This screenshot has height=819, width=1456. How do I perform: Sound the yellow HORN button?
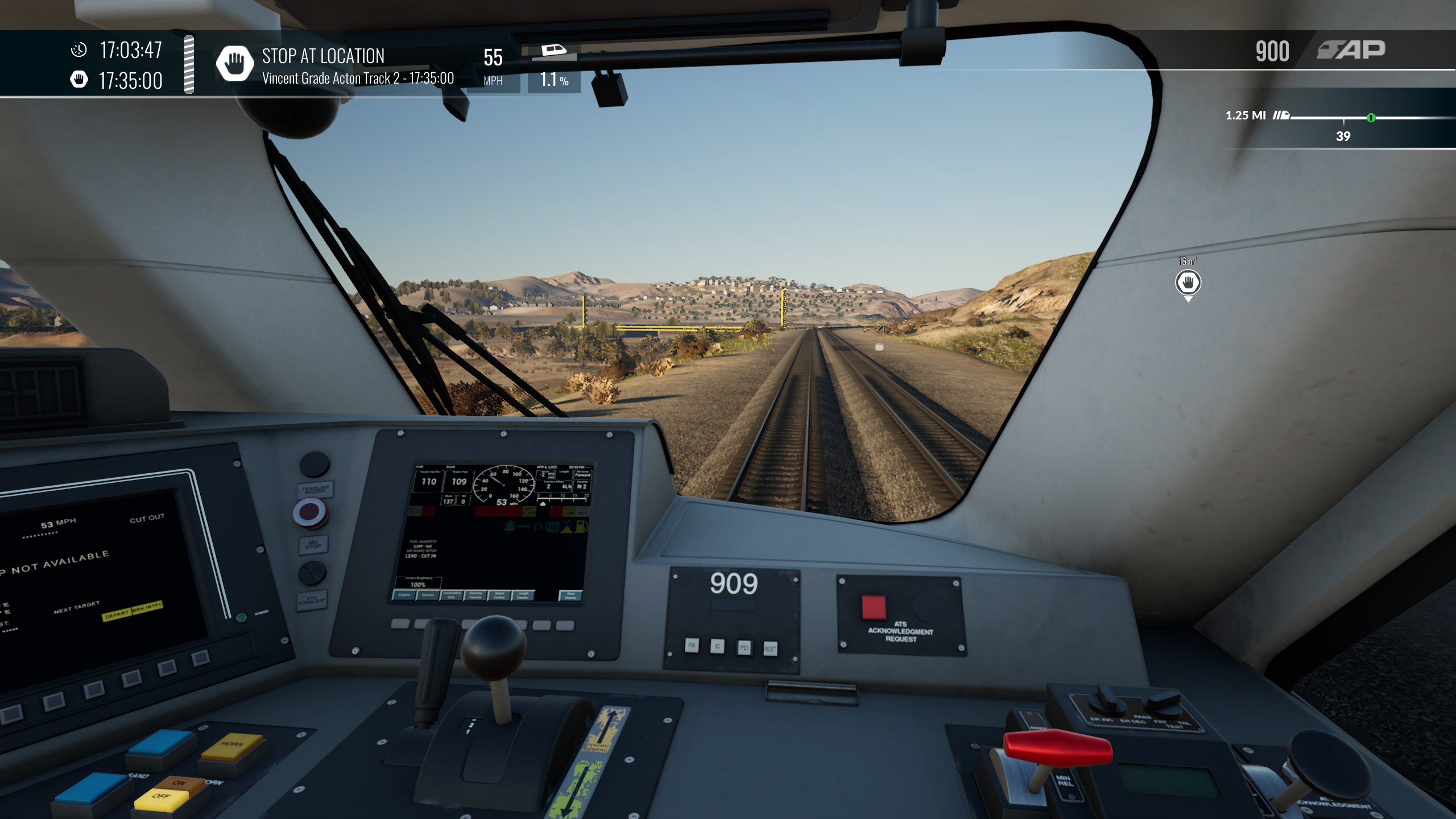[231, 746]
